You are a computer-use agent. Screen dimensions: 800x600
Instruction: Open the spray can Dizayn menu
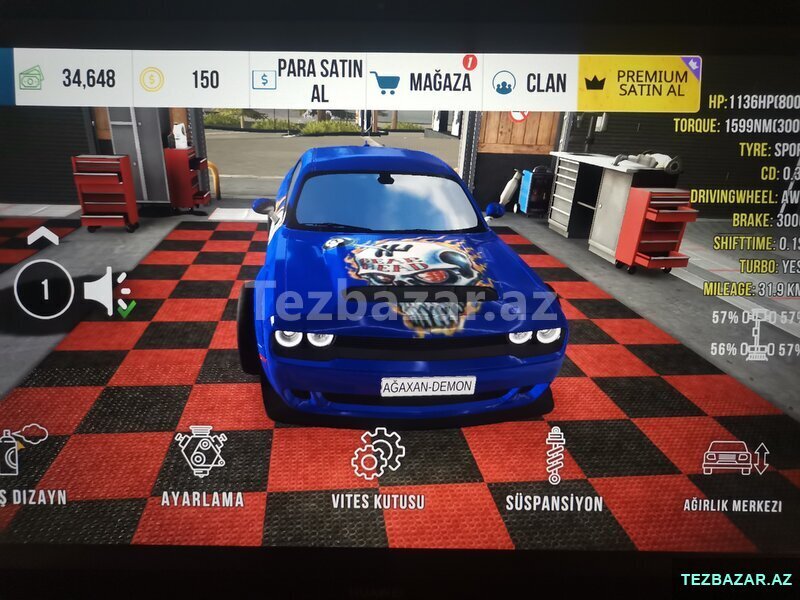(x=22, y=462)
